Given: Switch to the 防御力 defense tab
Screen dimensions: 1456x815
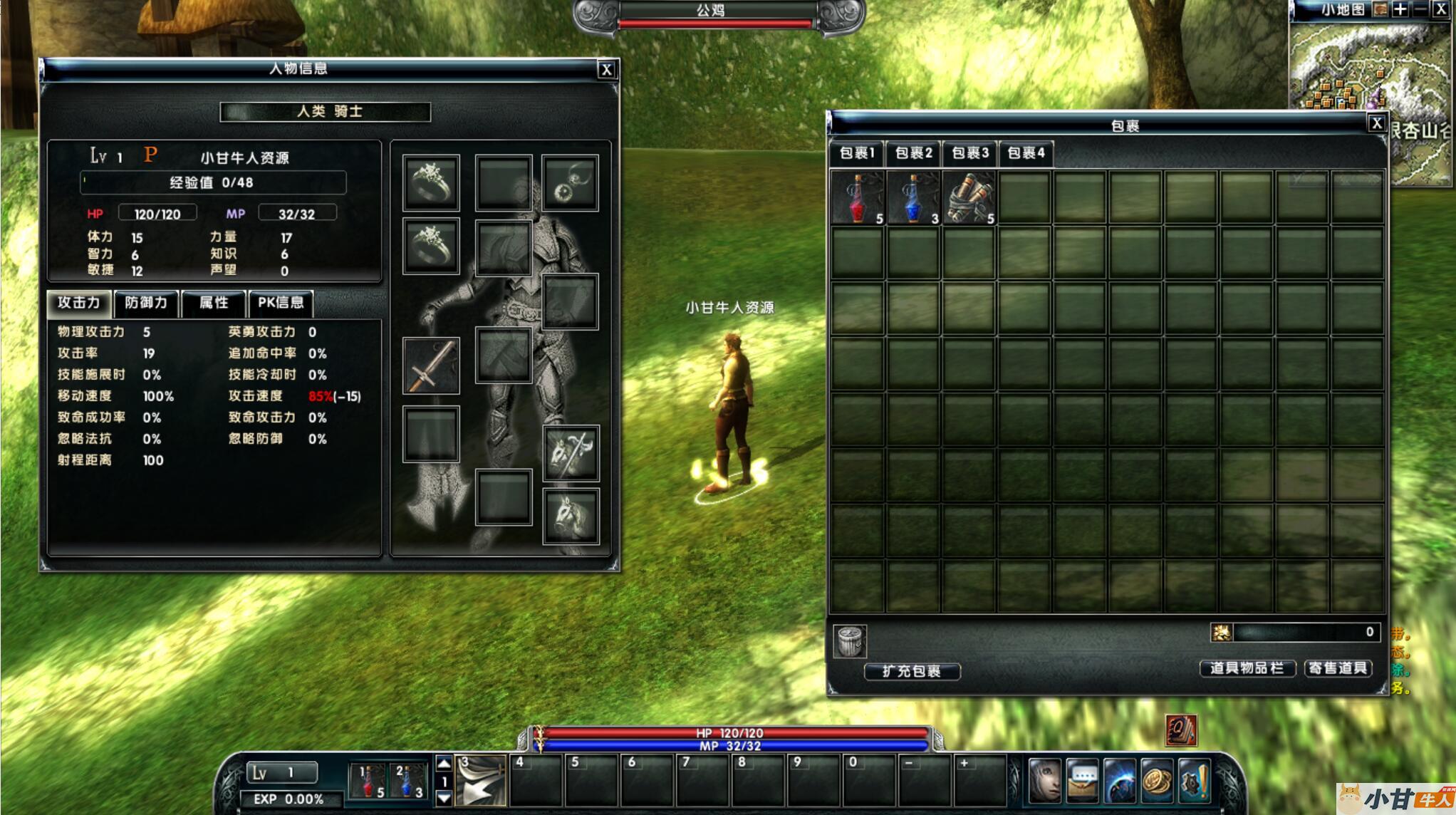Looking at the screenshot, I should [146, 303].
